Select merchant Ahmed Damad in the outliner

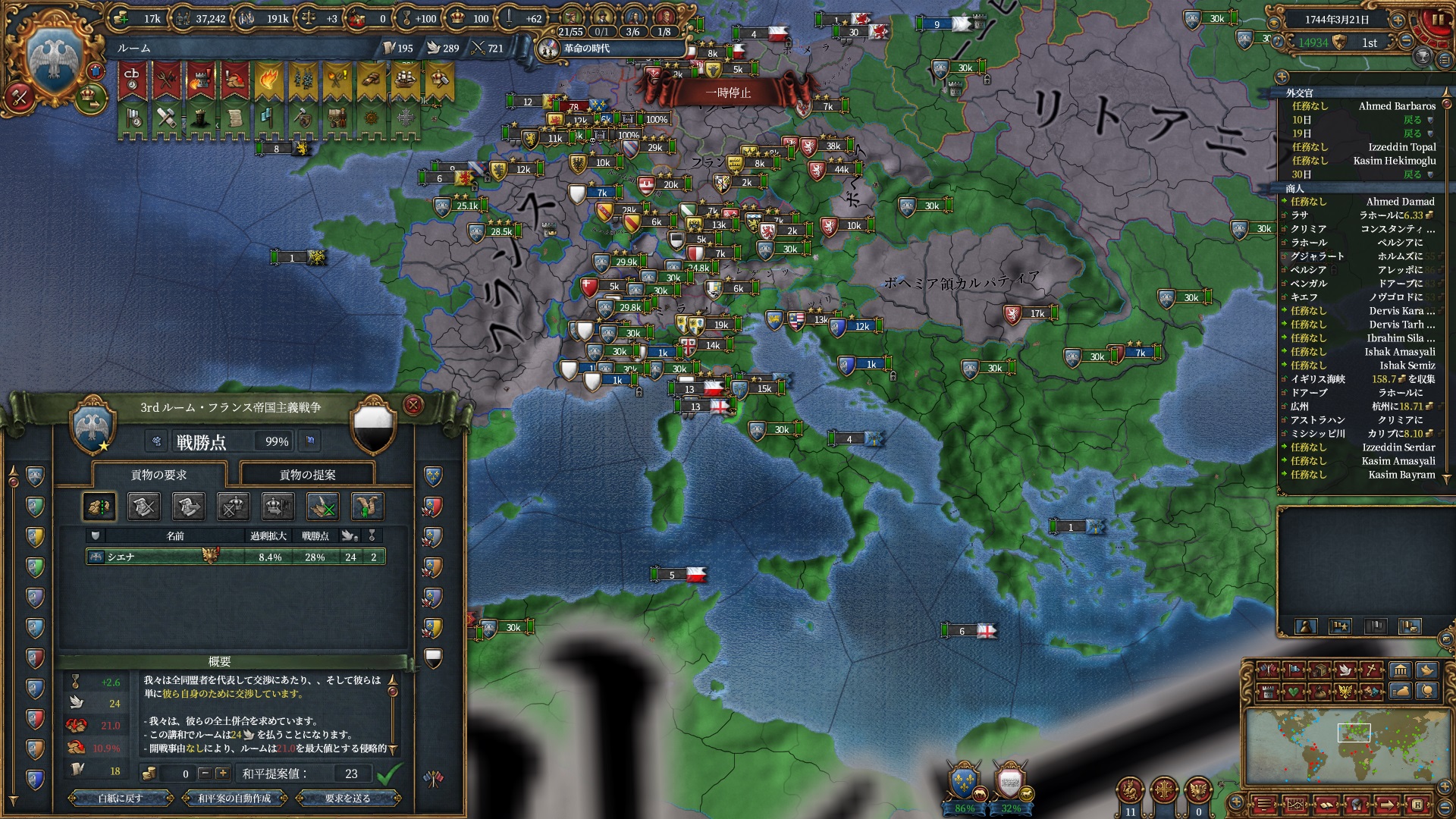[1400, 202]
